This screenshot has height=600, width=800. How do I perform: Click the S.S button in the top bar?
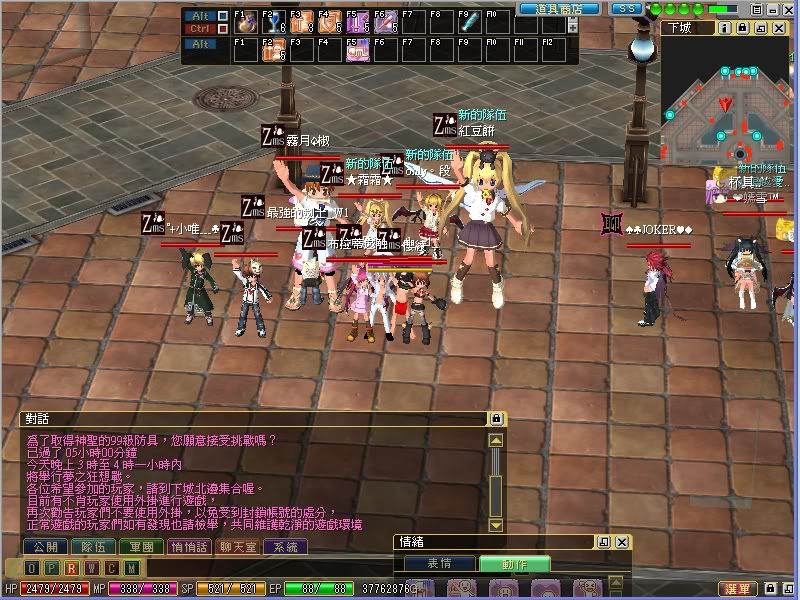pos(626,8)
